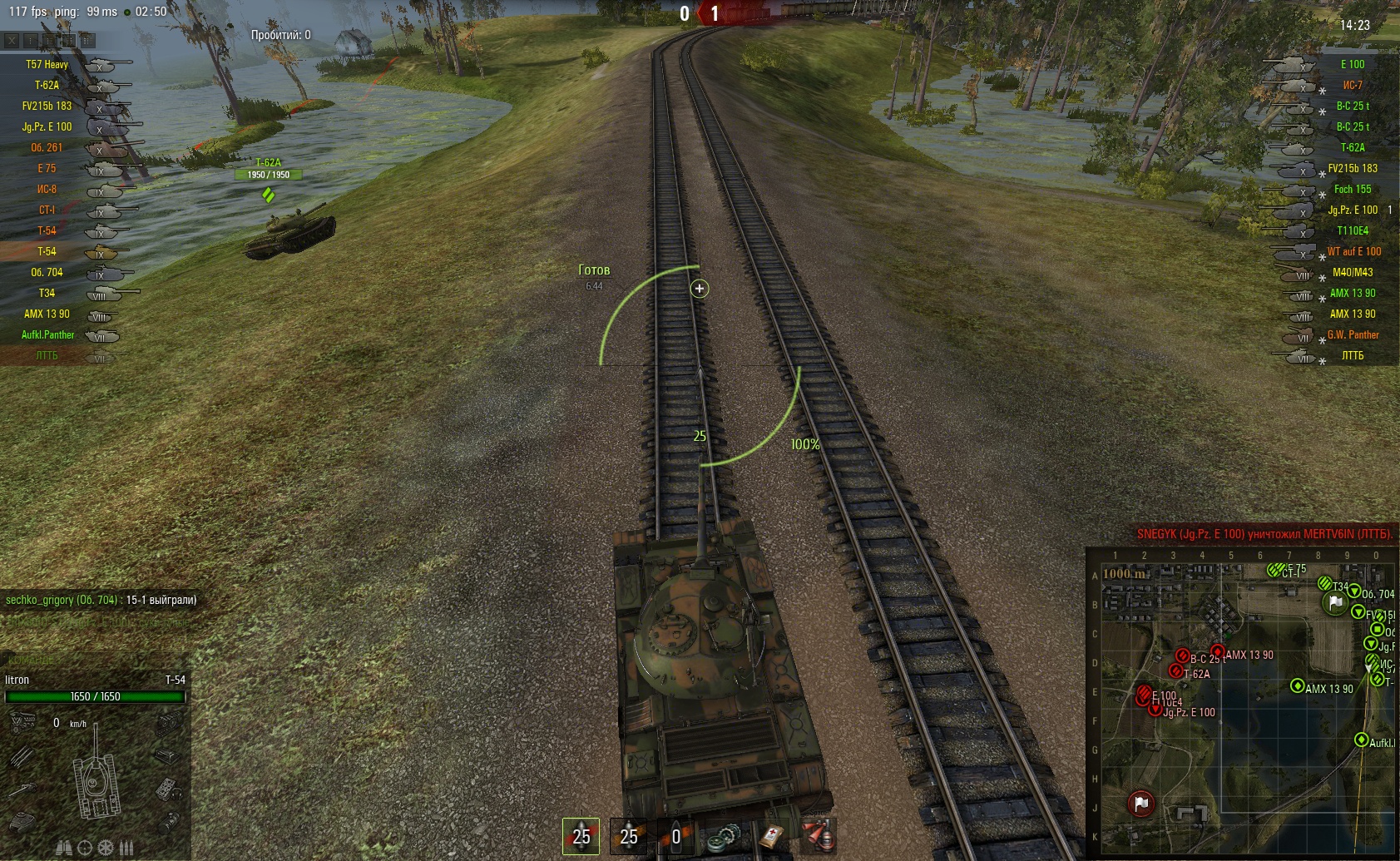Choose the empty shell slot showing 0
The height and width of the screenshot is (861, 1400).
(675, 835)
